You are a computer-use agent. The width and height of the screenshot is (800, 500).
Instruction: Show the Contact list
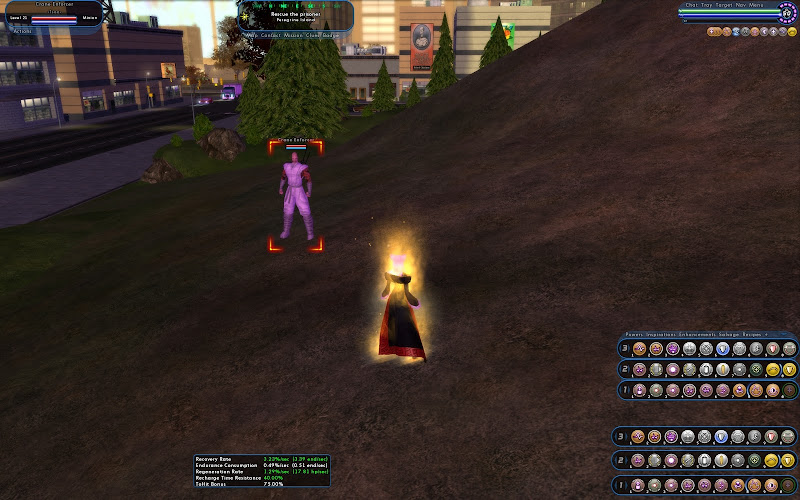pos(271,35)
